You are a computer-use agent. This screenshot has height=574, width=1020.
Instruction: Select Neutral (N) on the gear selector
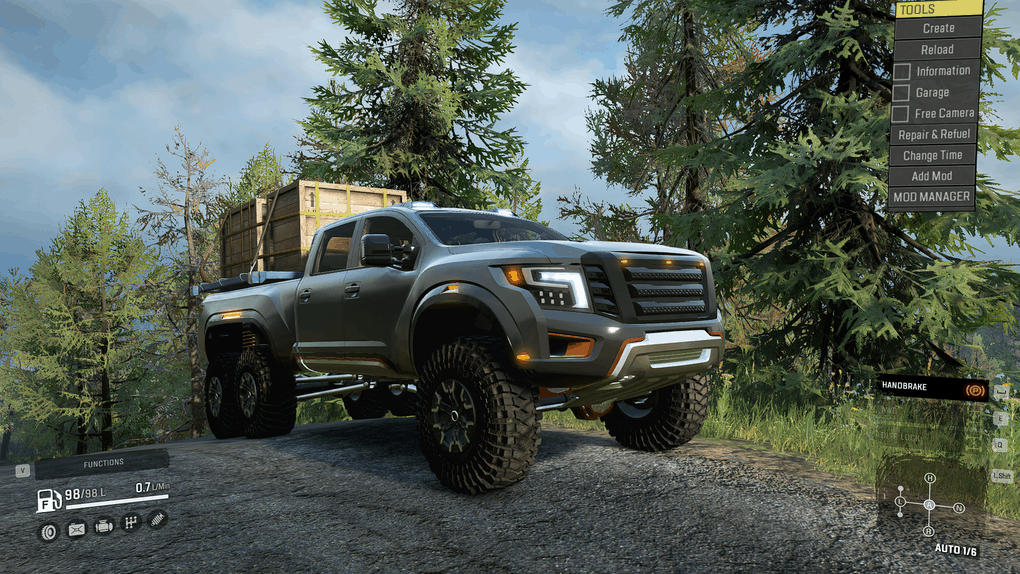tap(959, 507)
